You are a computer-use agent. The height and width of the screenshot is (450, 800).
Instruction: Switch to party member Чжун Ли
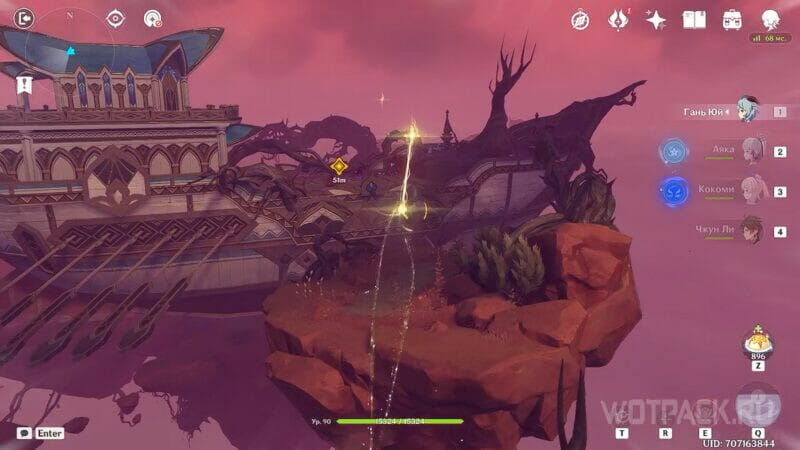click(x=750, y=229)
